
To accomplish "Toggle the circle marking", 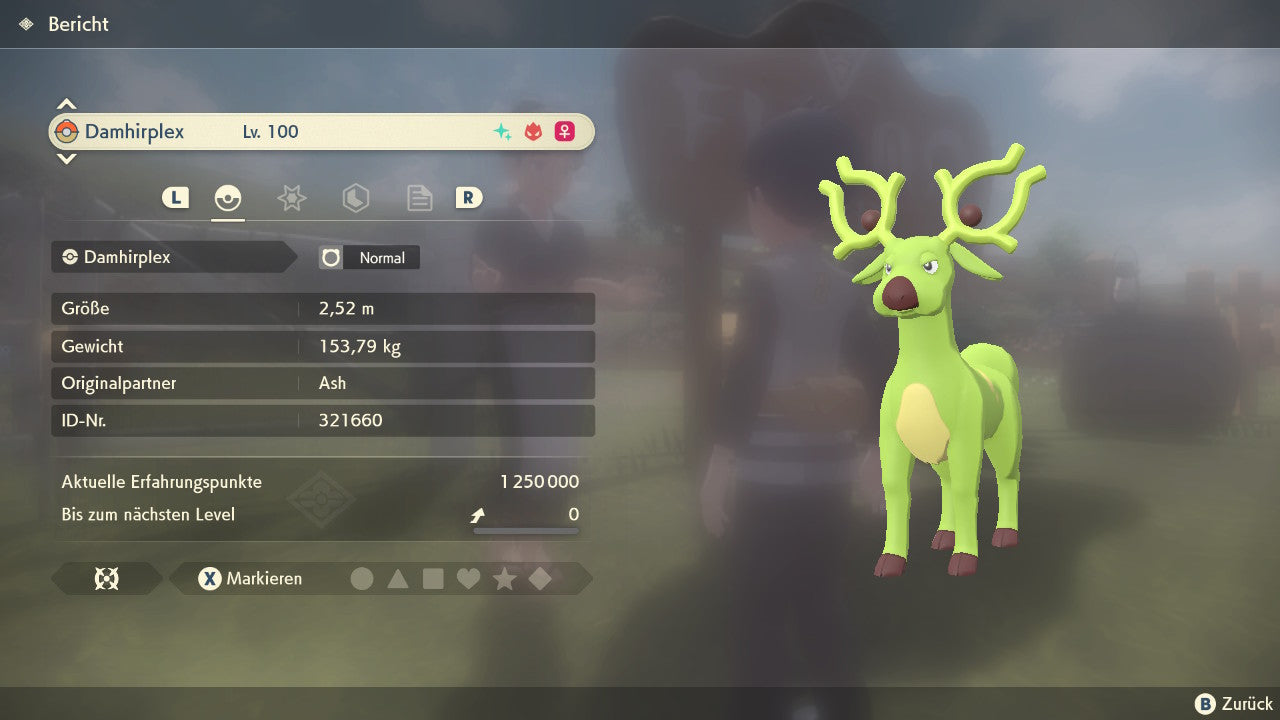I will (x=362, y=579).
